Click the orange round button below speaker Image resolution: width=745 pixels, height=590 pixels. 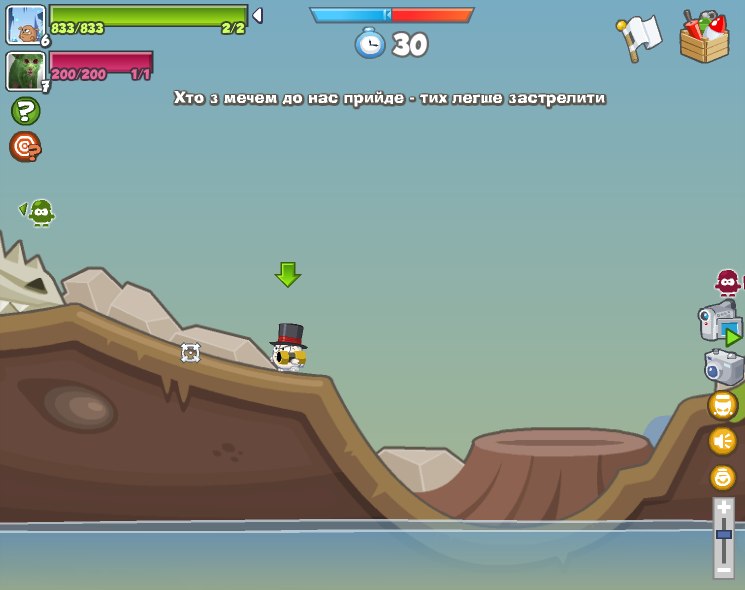(x=723, y=477)
